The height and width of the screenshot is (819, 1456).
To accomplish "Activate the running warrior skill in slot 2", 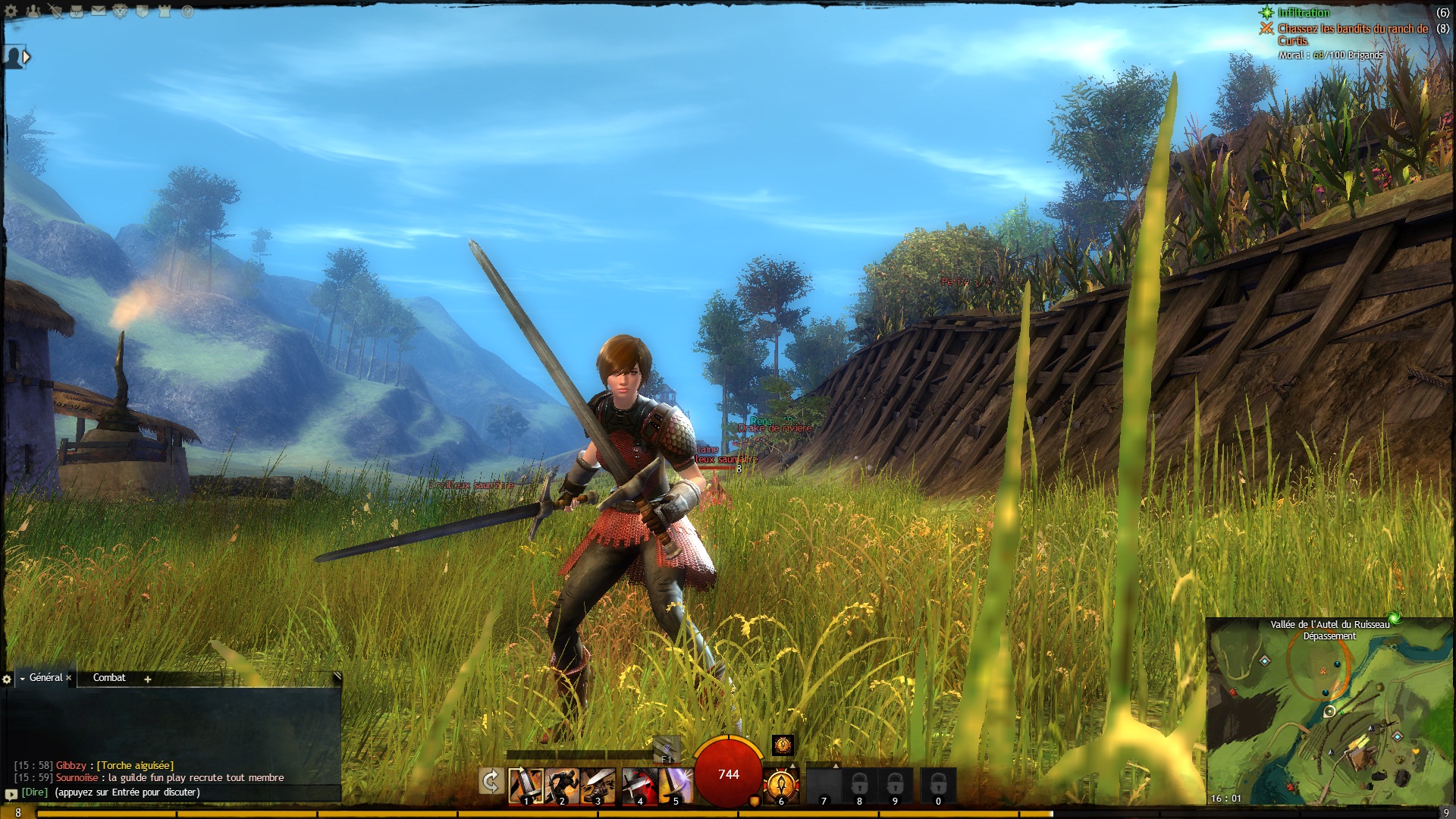I will tap(562, 786).
